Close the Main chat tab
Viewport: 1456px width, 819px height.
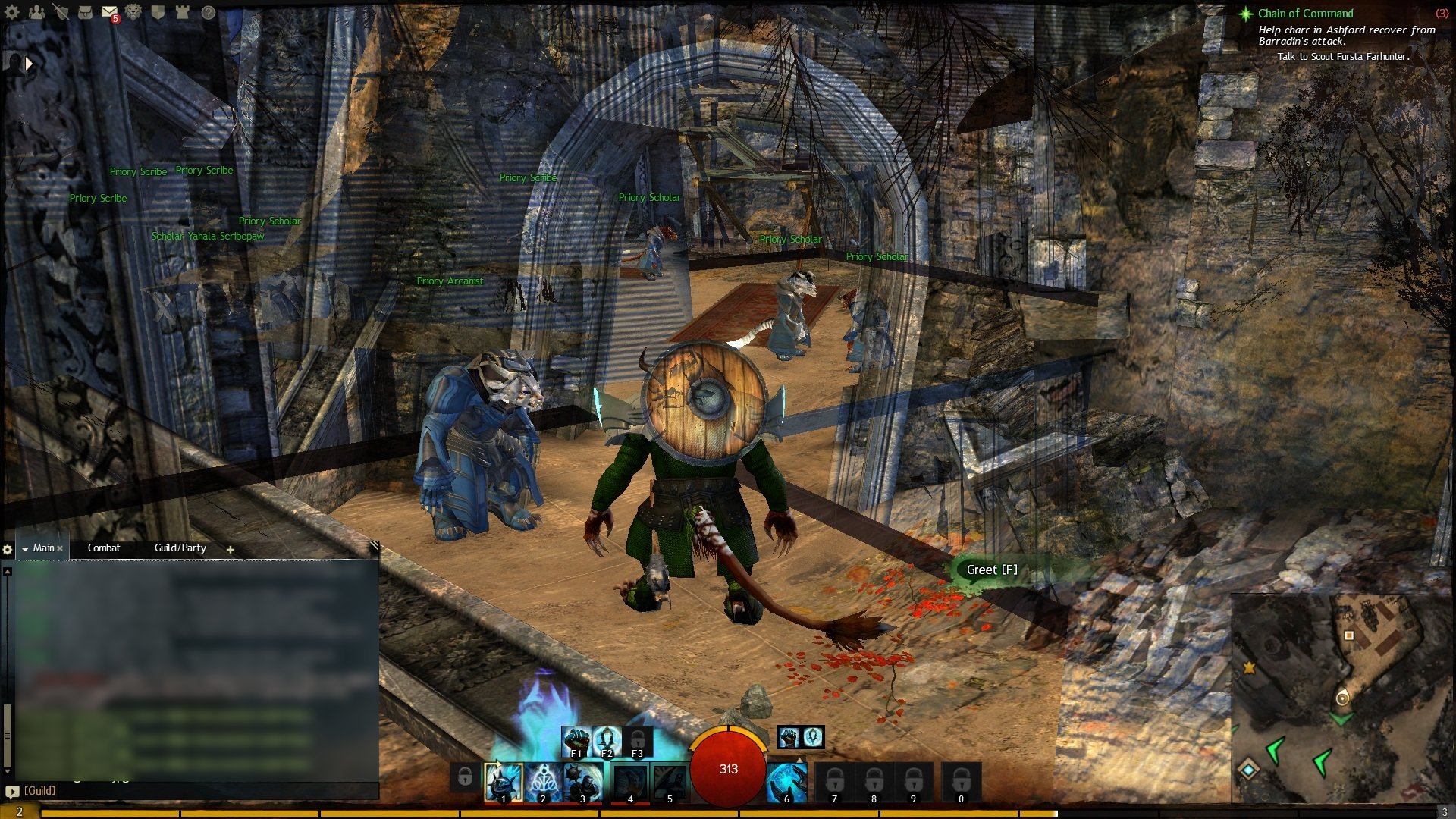pos(60,548)
